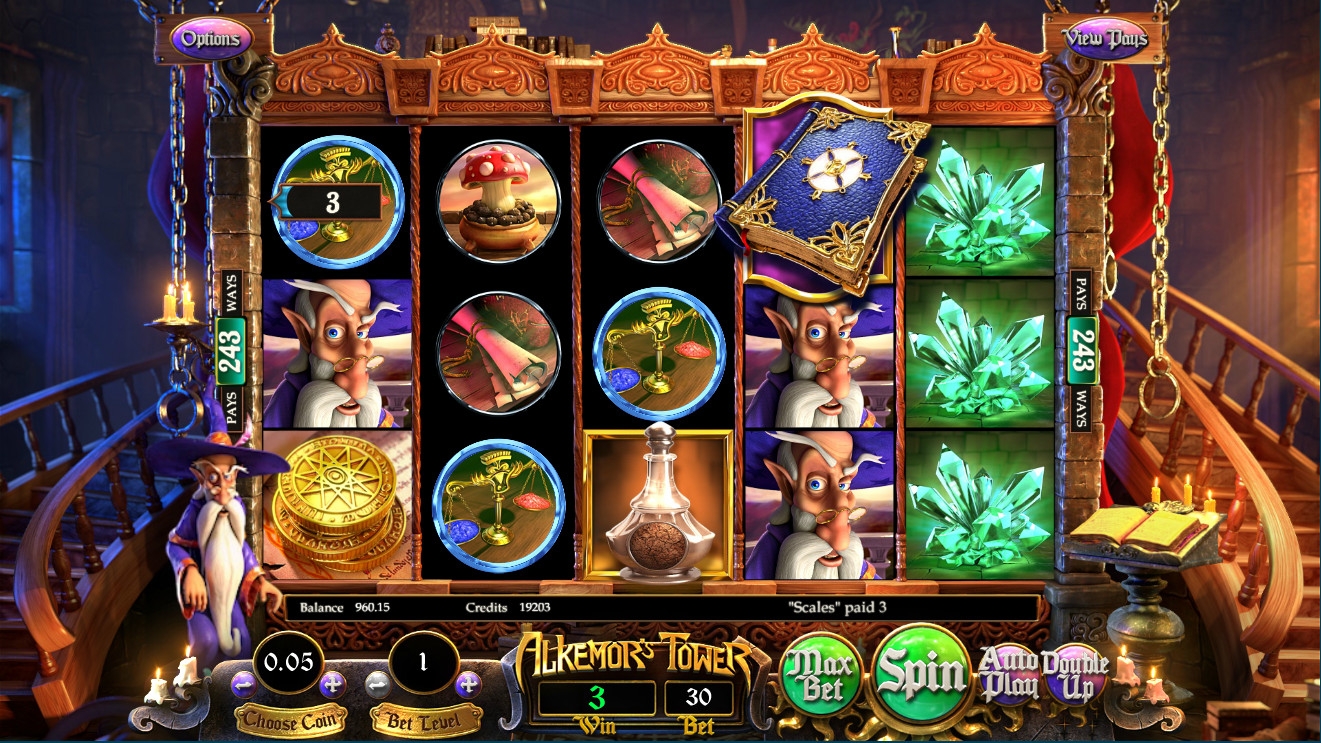Open the View Pays paytable
This screenshot has height=743, width=1321.
click(1104, 39)
